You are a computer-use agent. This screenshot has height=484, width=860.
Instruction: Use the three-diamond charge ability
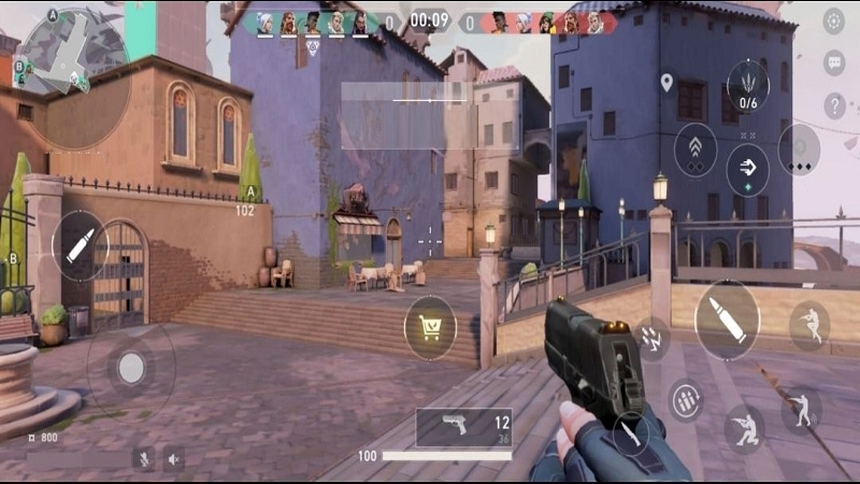coord(799,149)
